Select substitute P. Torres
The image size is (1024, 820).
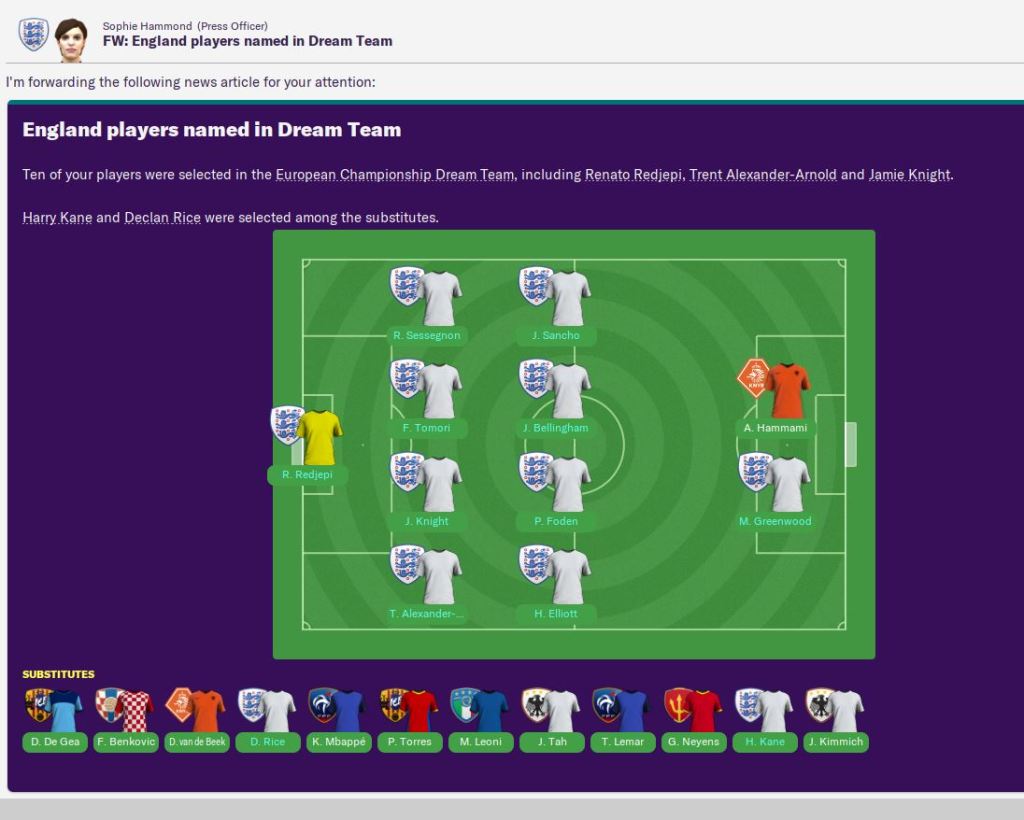[410, 742]
